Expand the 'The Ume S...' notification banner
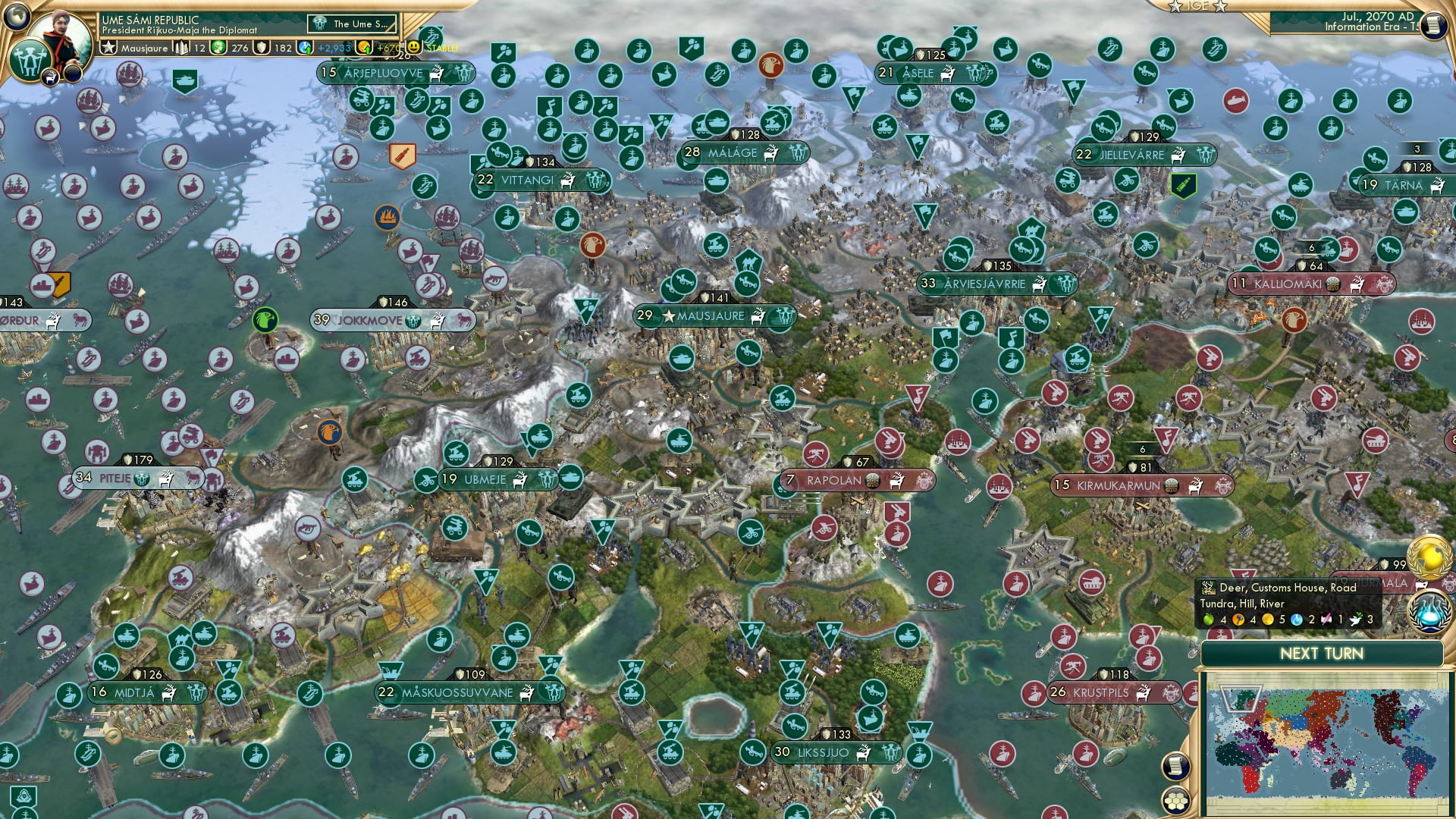Screen dimensions: 1456x819 coord(351,24)
